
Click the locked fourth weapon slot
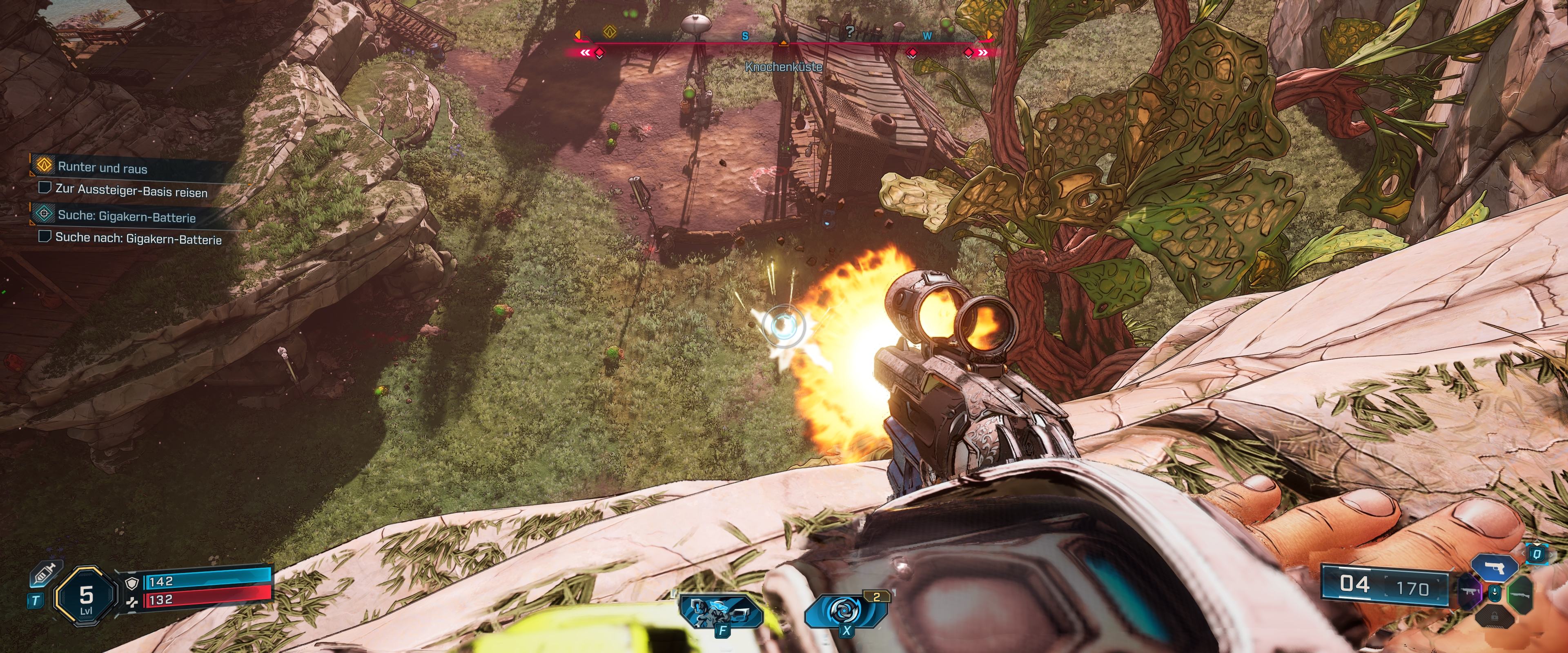point(1494,617)
